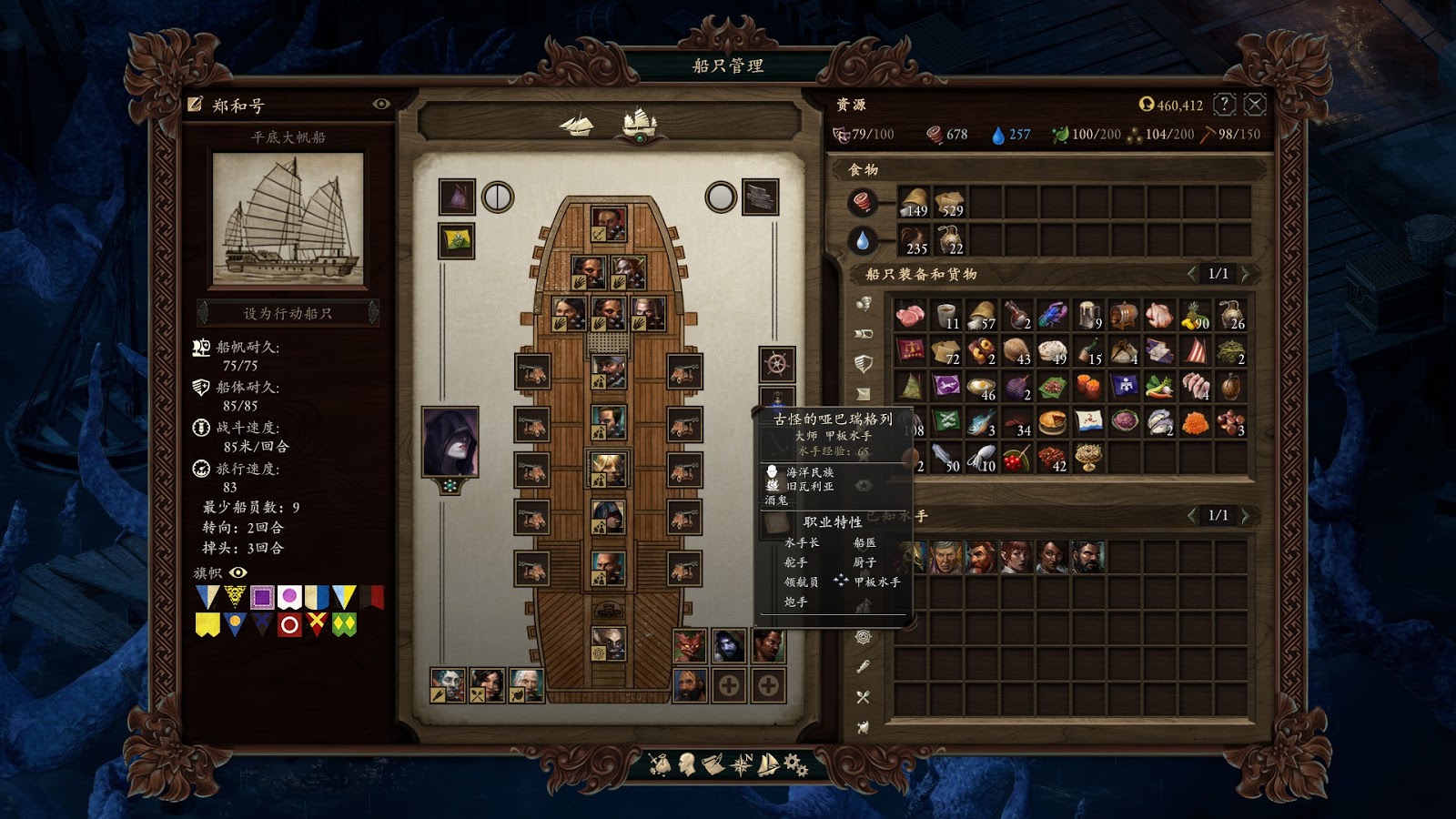Select the red-haired woman sailor portrait

pos(1016,556)
